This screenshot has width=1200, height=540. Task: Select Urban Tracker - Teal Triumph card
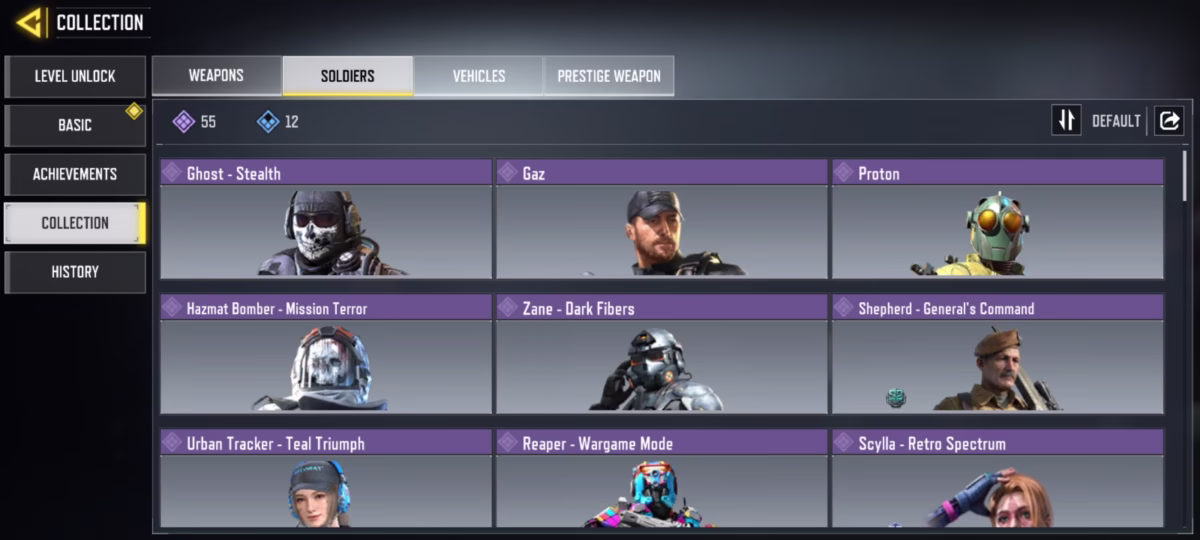326,480
